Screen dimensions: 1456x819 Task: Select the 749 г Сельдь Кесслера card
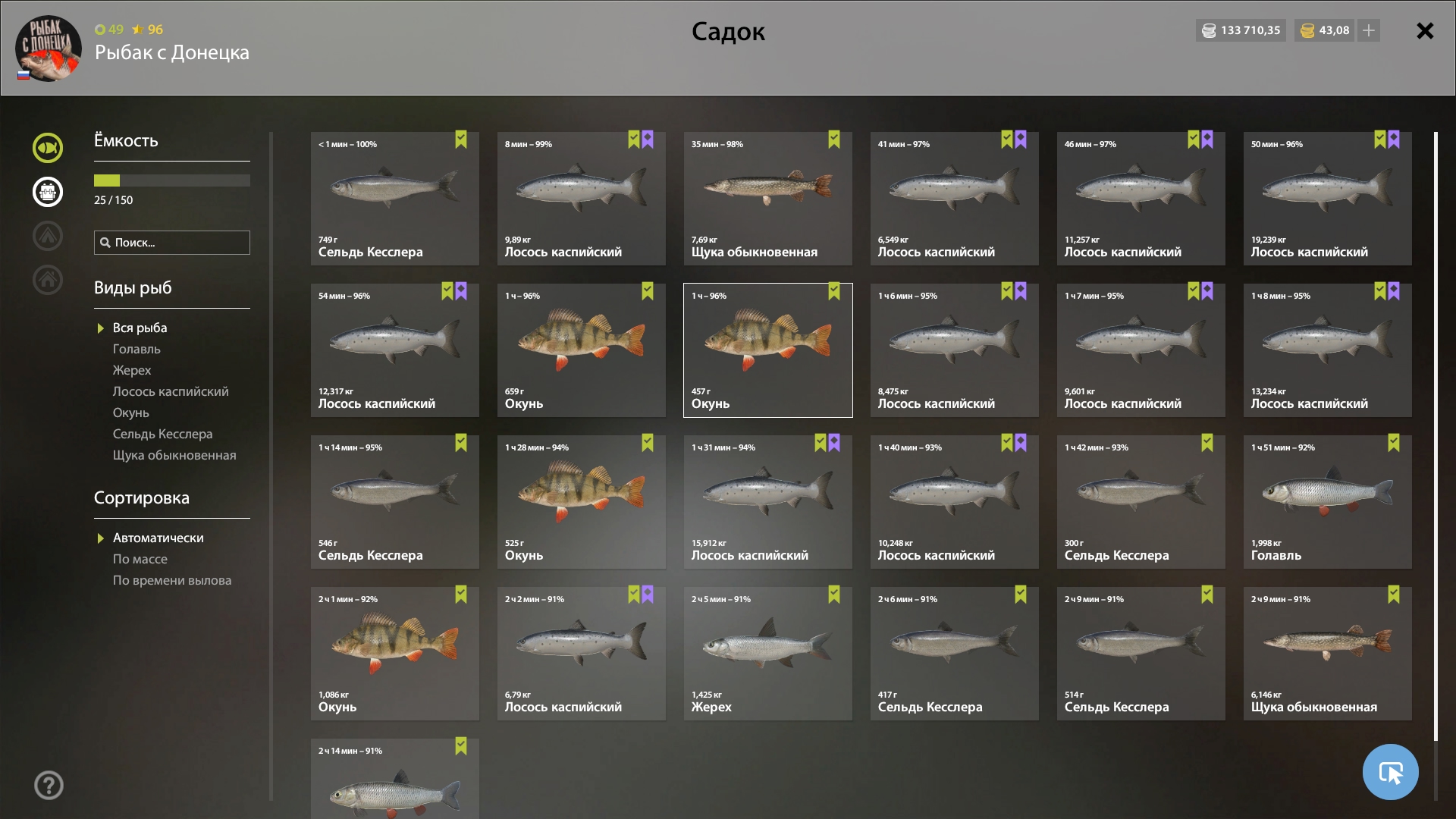point(394,199)
